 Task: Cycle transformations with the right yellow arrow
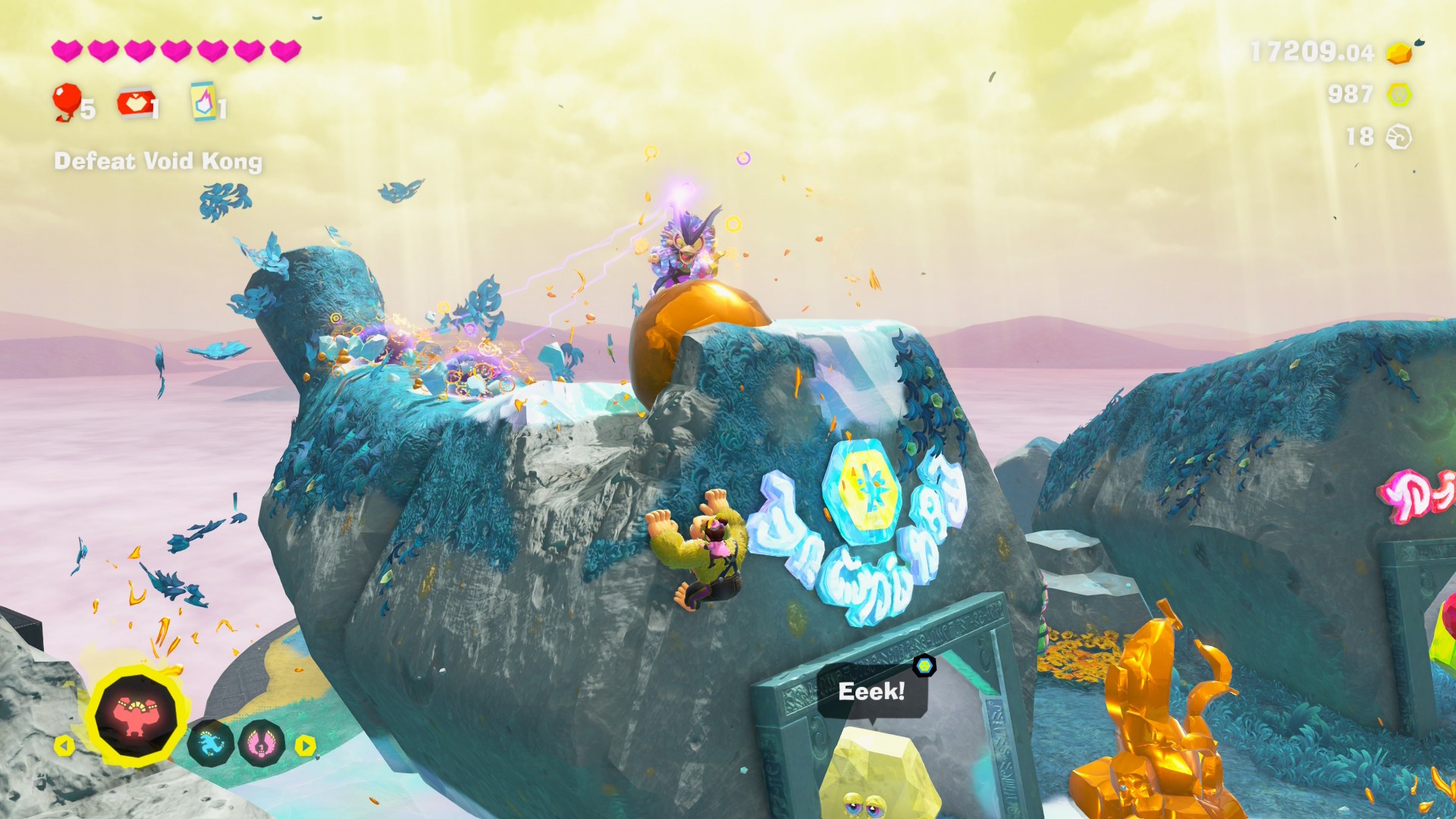(x=305, y=745)
